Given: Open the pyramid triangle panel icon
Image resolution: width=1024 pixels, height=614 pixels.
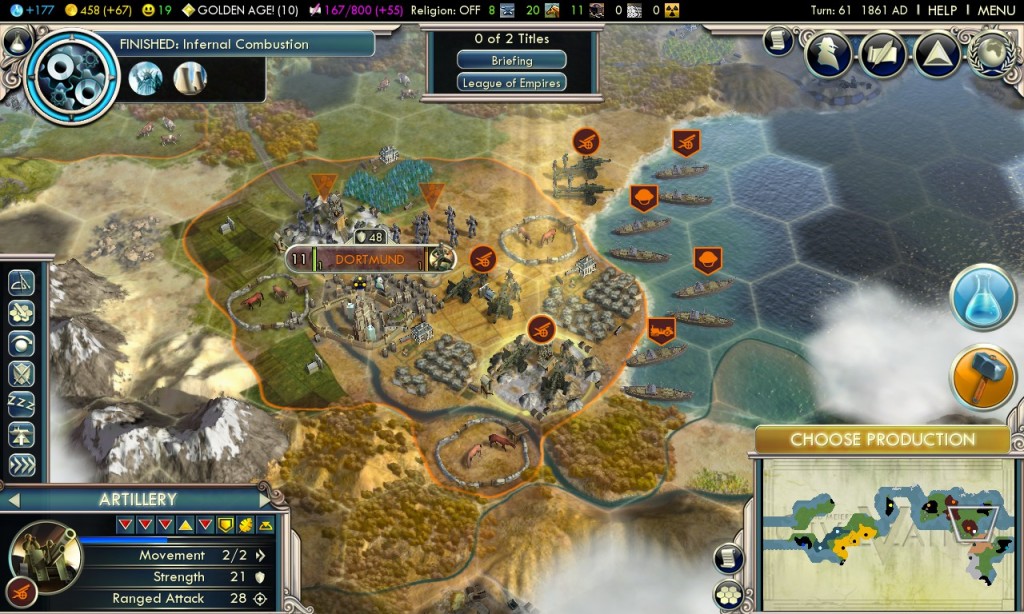Looking at the screenshot, I should [x=937, y=50].
